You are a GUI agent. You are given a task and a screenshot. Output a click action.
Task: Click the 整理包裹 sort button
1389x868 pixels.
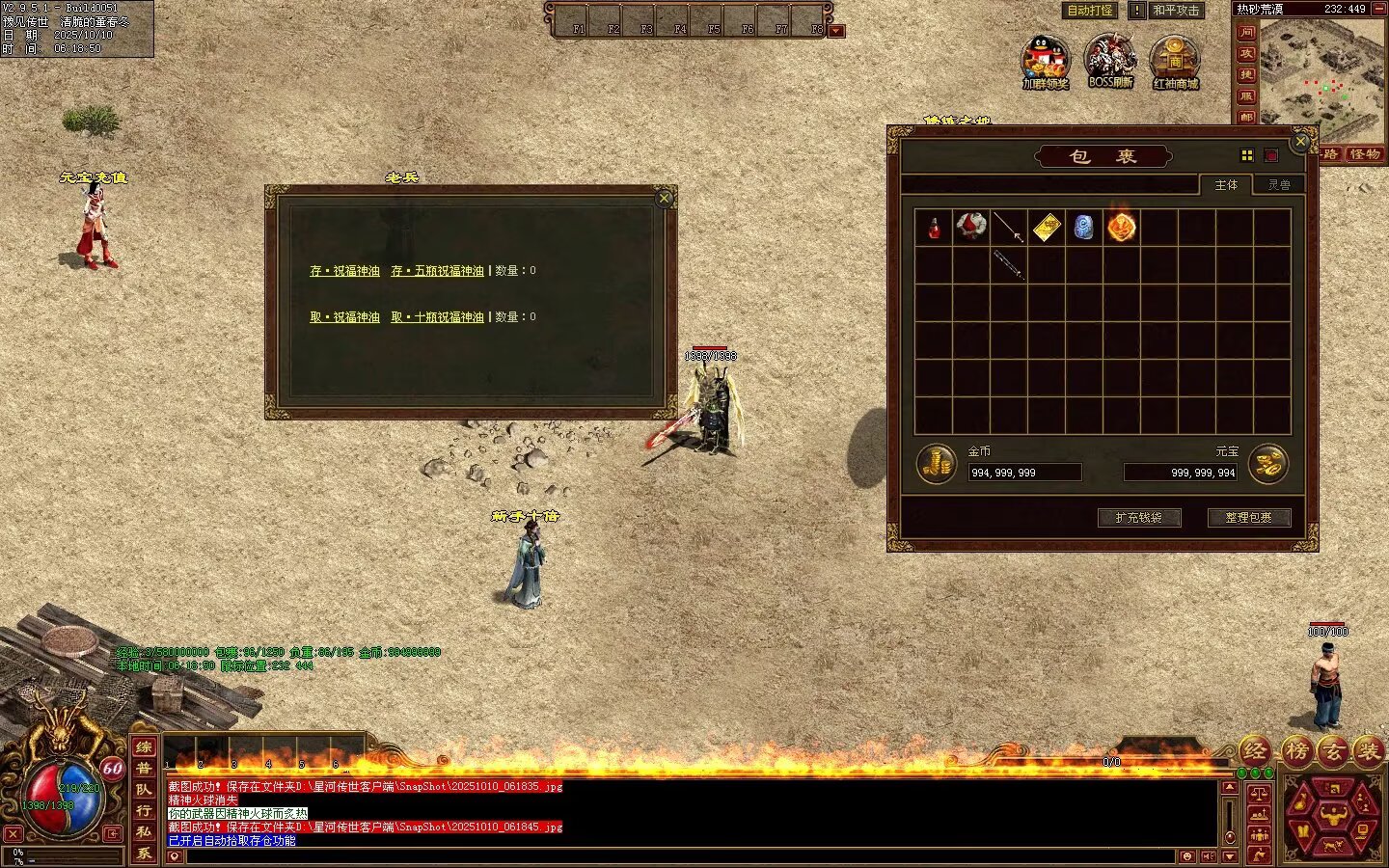[x=1248, y=518]
